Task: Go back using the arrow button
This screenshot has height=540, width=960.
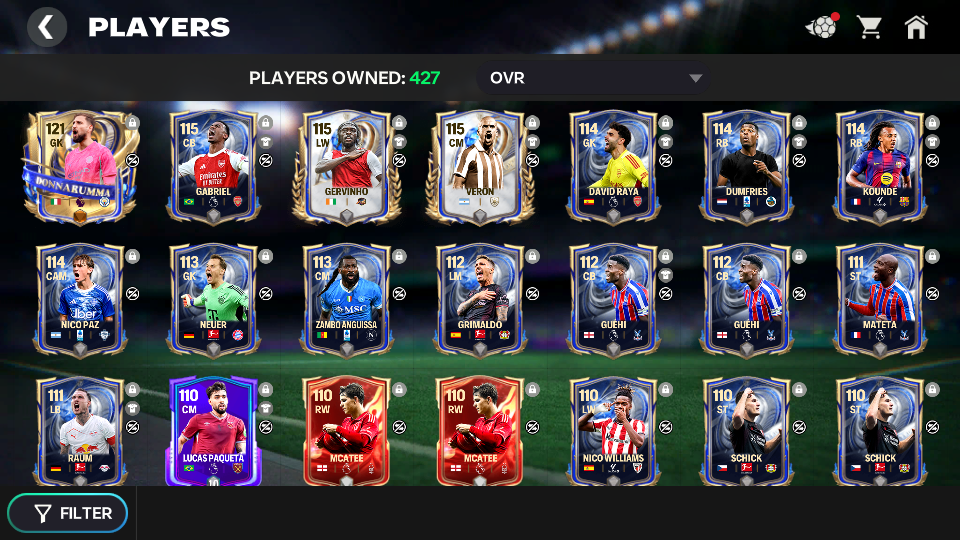Action: click(46, 27)
